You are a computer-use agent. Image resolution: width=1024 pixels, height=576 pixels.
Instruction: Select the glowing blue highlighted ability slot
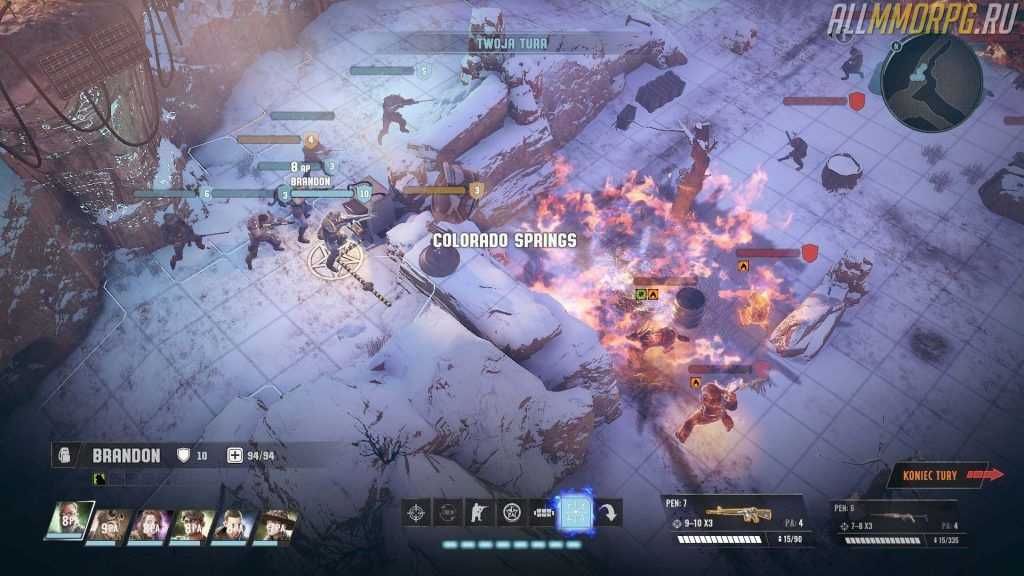tap(574, 513)
